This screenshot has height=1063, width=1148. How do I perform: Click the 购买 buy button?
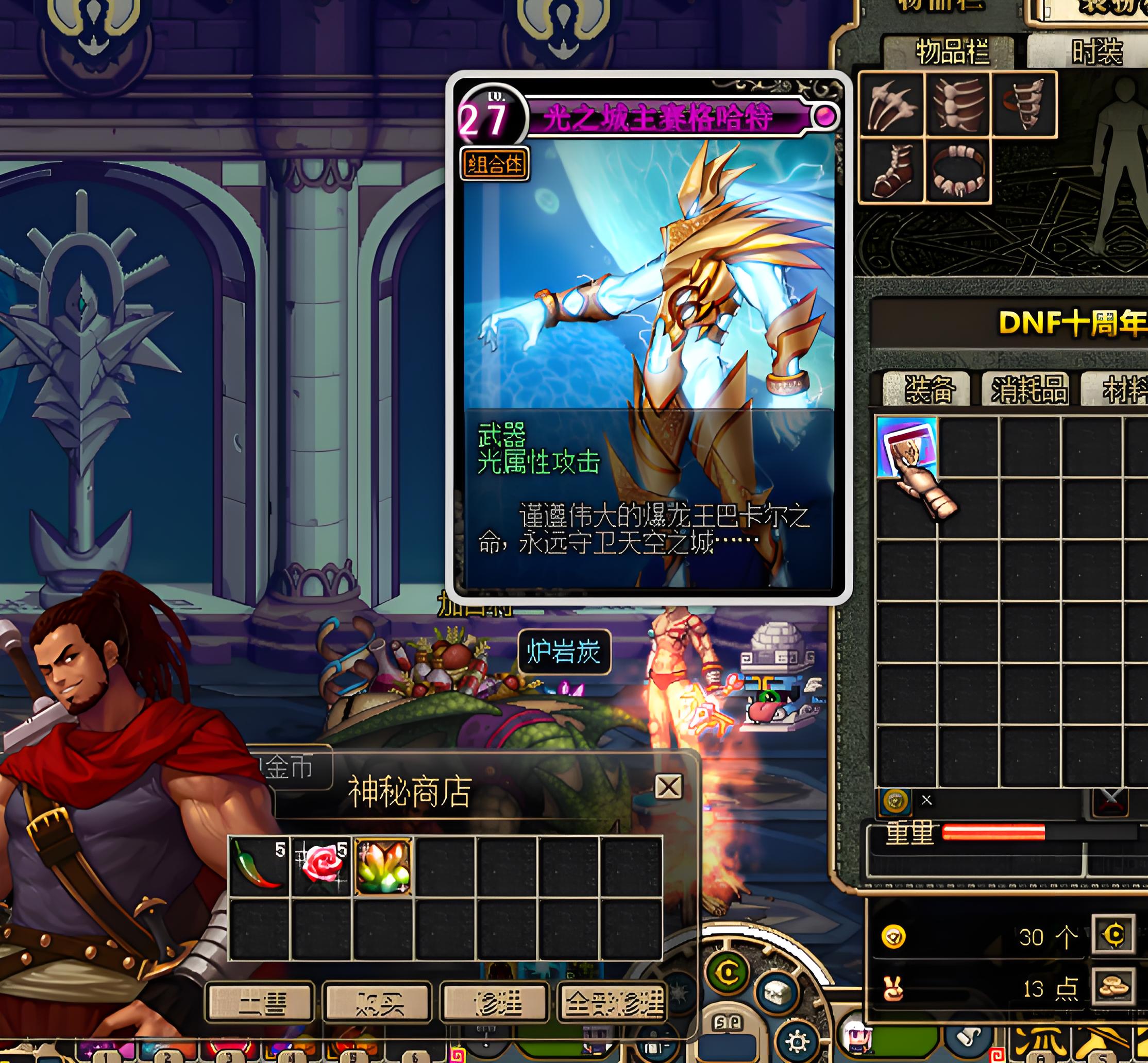click(377, 1004)
